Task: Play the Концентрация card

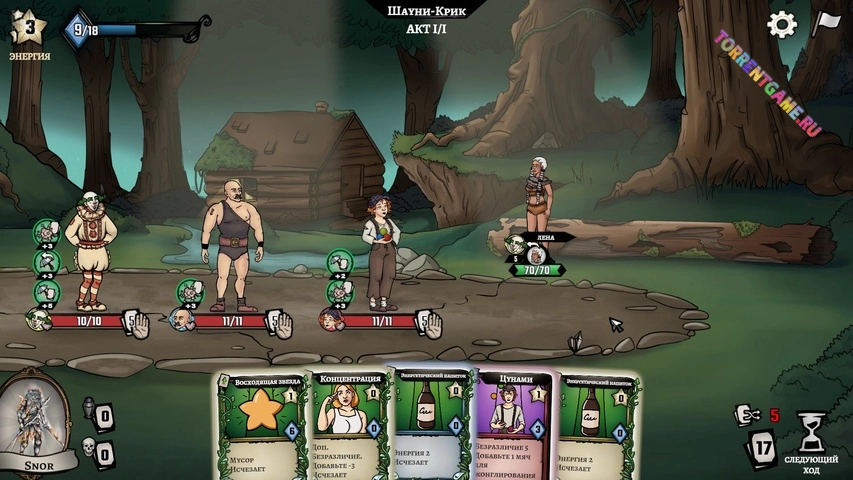Action: tap(350, 425)
